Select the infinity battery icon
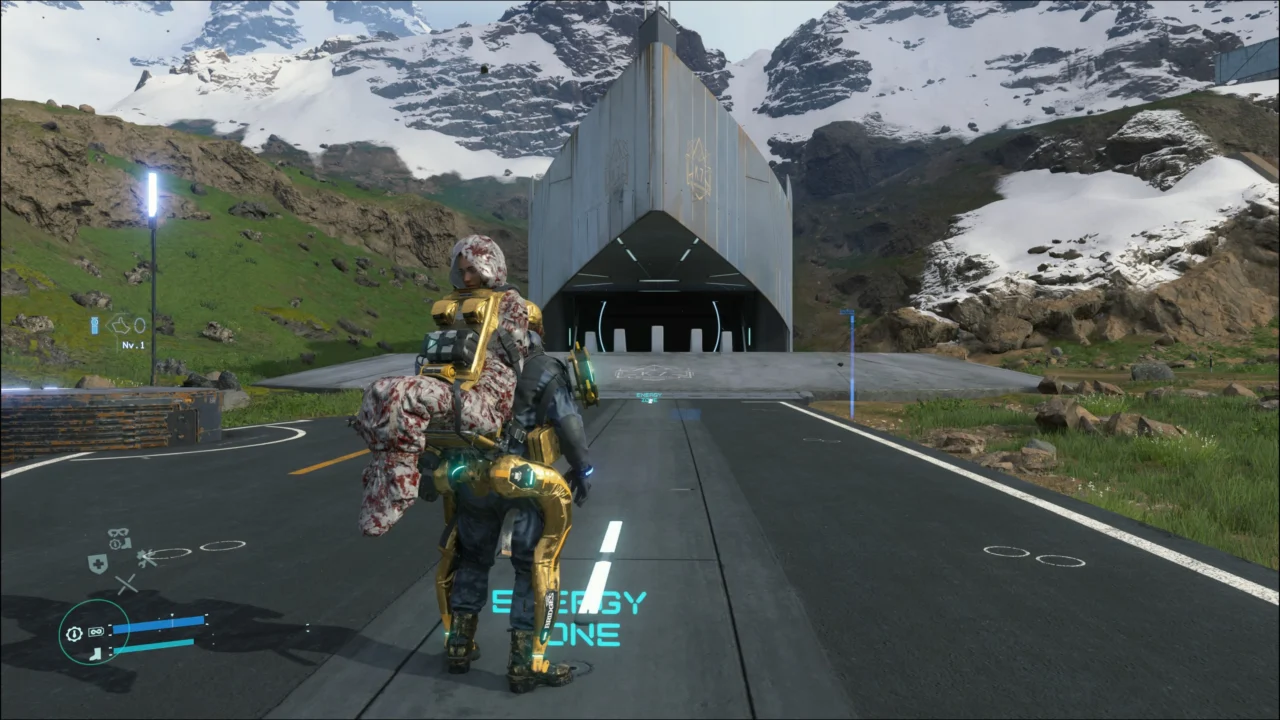1280x720 pixels. coord(96,632)
